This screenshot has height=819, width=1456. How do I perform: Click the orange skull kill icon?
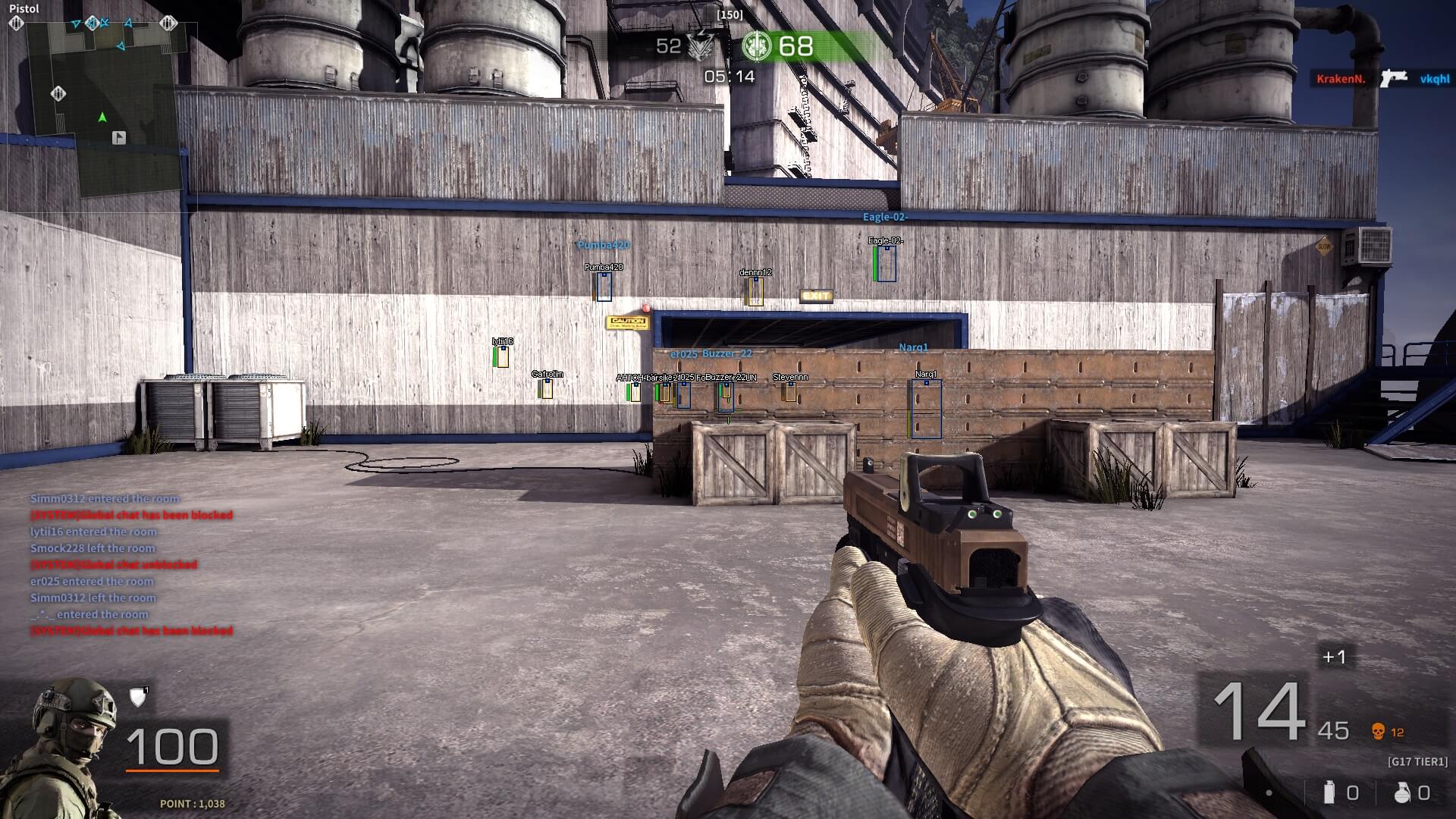[1378, 731]
